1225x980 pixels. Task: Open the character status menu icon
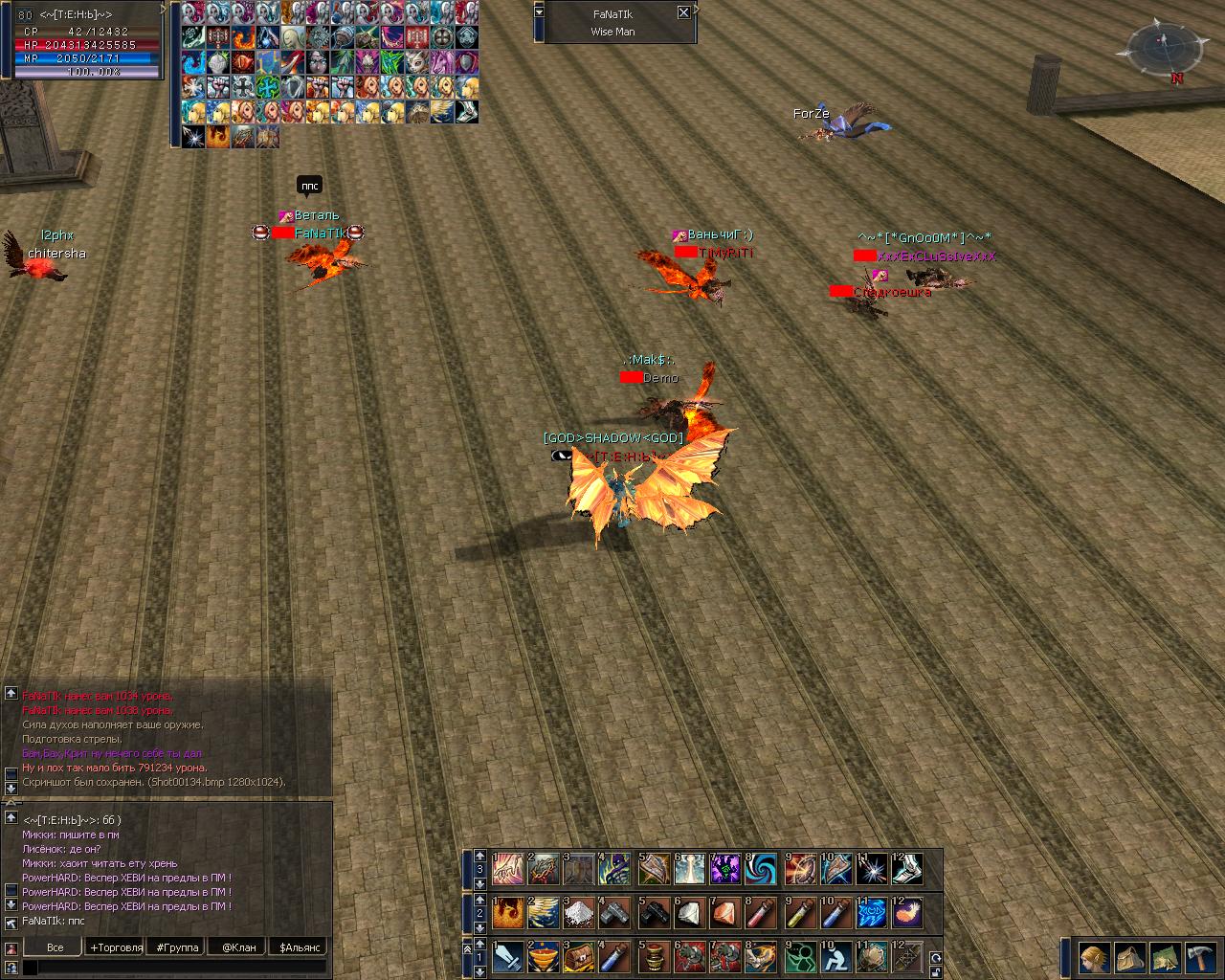coord(1094,957)
